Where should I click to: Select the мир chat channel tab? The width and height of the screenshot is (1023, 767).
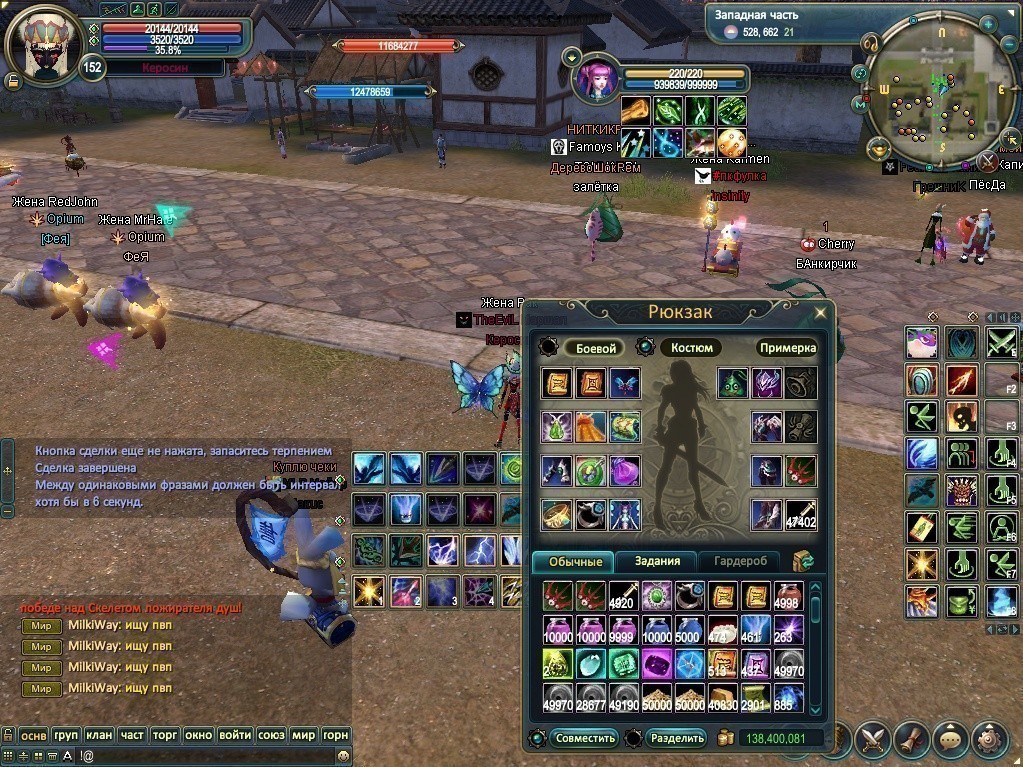coord(304,735)
